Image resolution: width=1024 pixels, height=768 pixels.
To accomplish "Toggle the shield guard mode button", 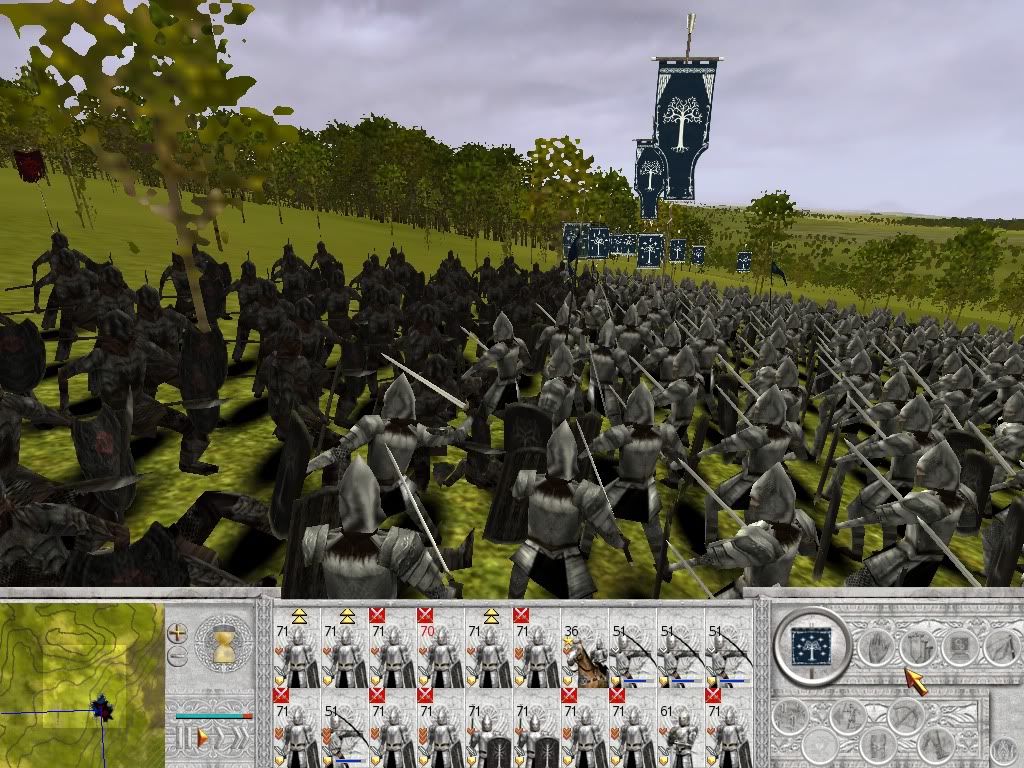I will [x=918, y=646].
